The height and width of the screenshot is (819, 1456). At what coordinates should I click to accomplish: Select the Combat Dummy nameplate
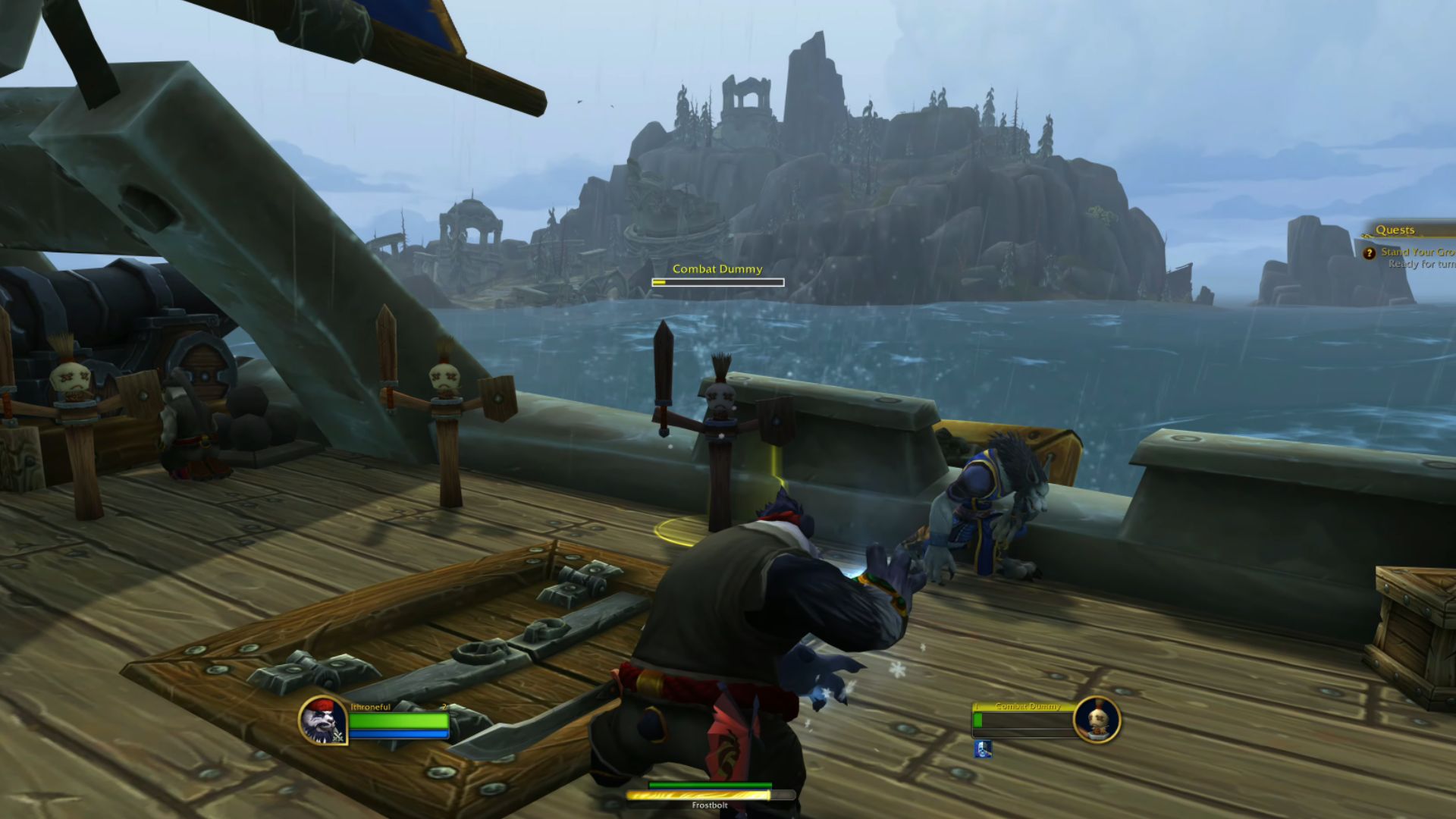[x=717, y=276]
